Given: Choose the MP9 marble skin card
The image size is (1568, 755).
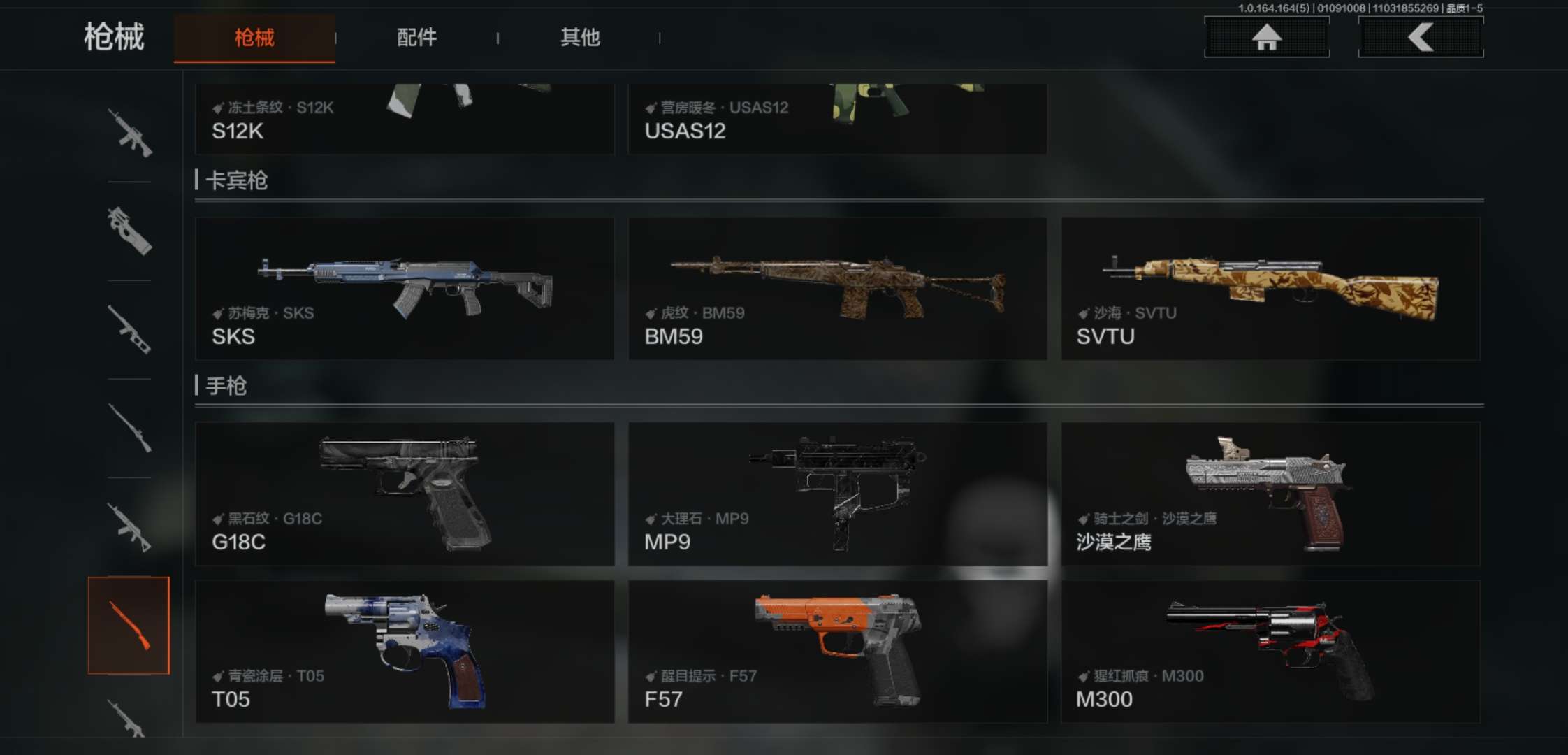Looking at the screenshot, I should 837,494.
